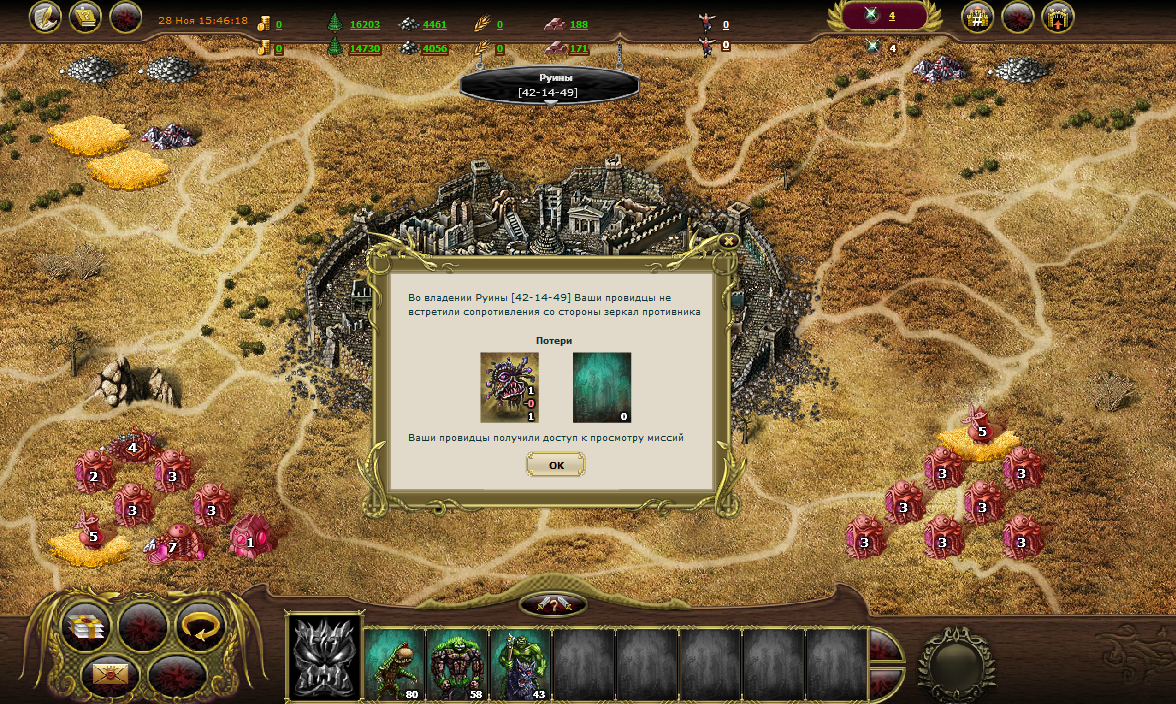This screenshot has width=1176, height=704.
Task: Open the yellow question-mark quest book
Action: 85,16
